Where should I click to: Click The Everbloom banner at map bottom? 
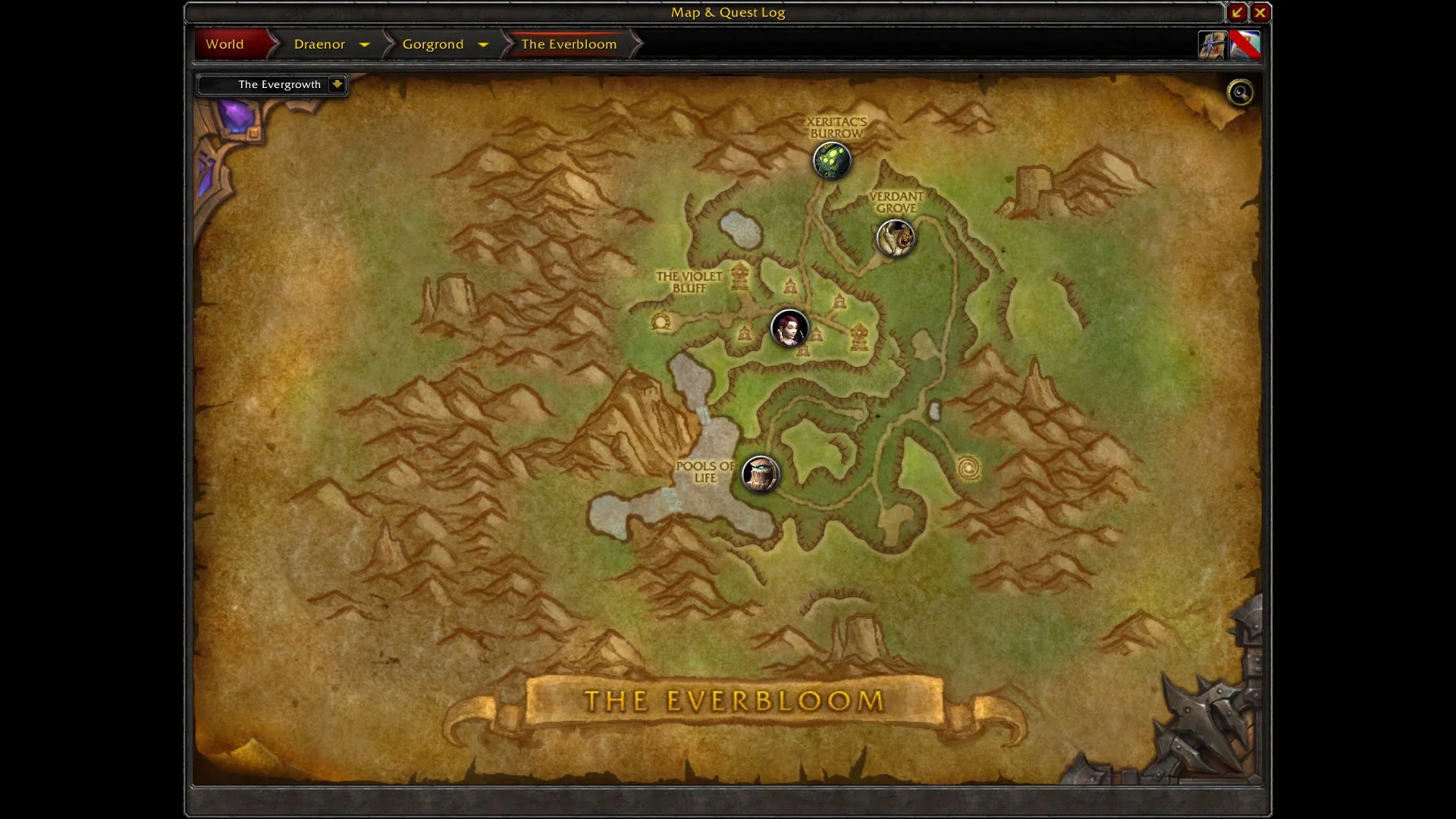click(x=733, y=701)
